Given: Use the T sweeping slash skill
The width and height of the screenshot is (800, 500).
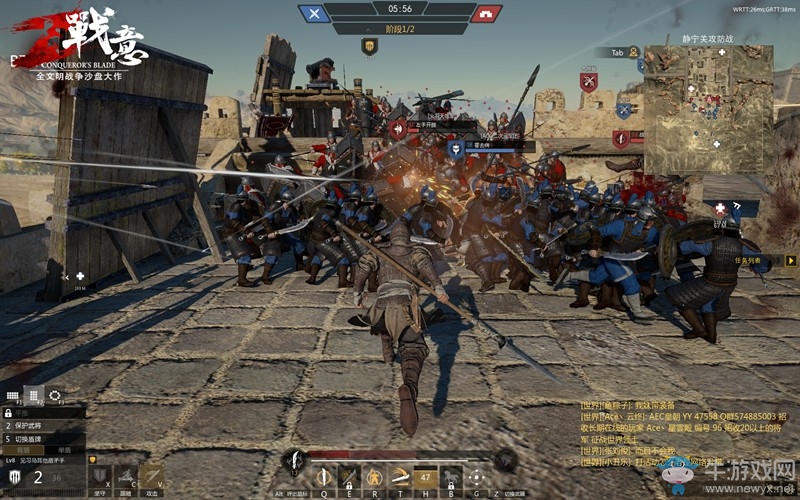Looking at the screenshot, I should [x=400, y=477].
